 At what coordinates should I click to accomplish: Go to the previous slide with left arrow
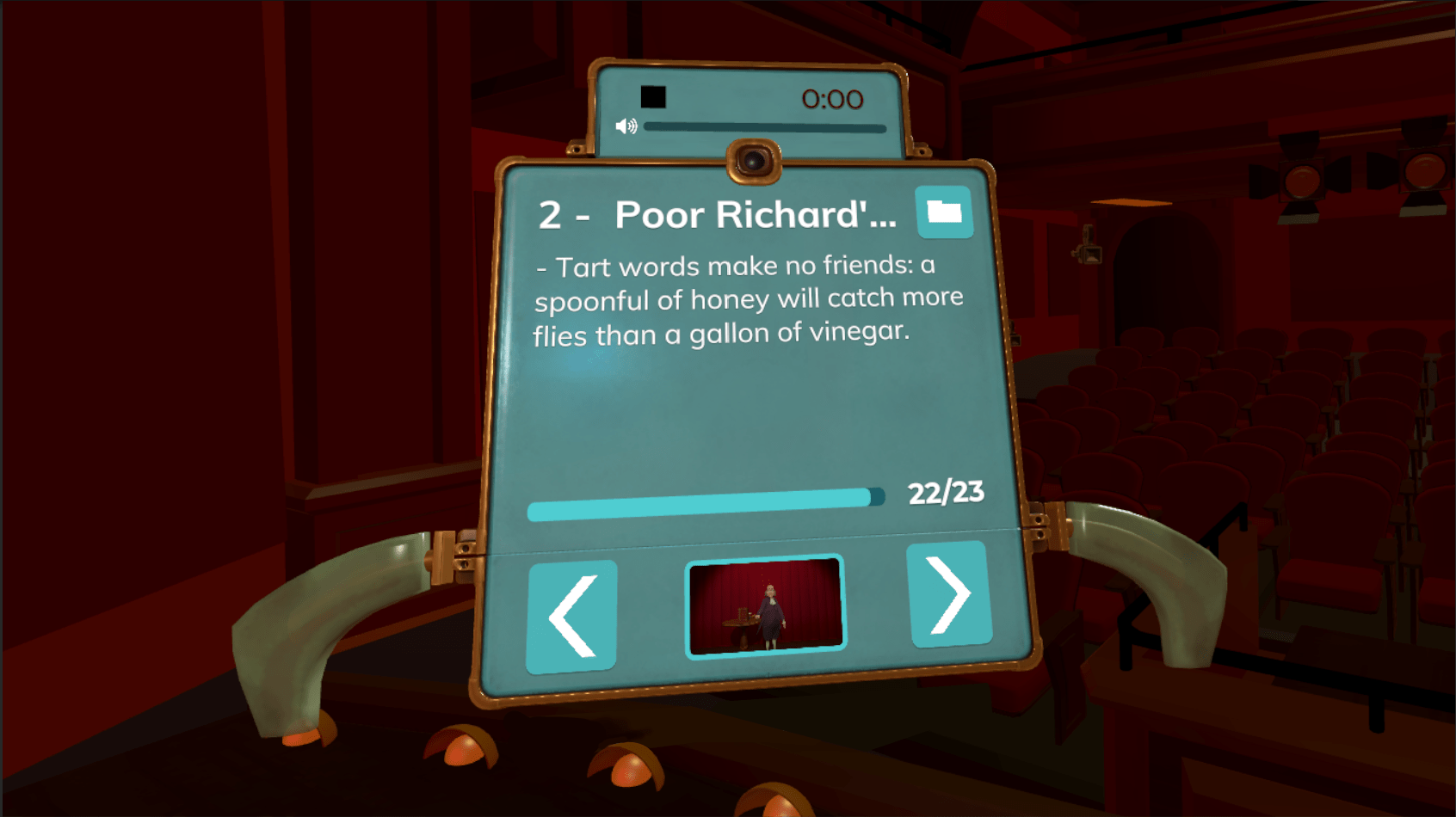coord(571,616)
